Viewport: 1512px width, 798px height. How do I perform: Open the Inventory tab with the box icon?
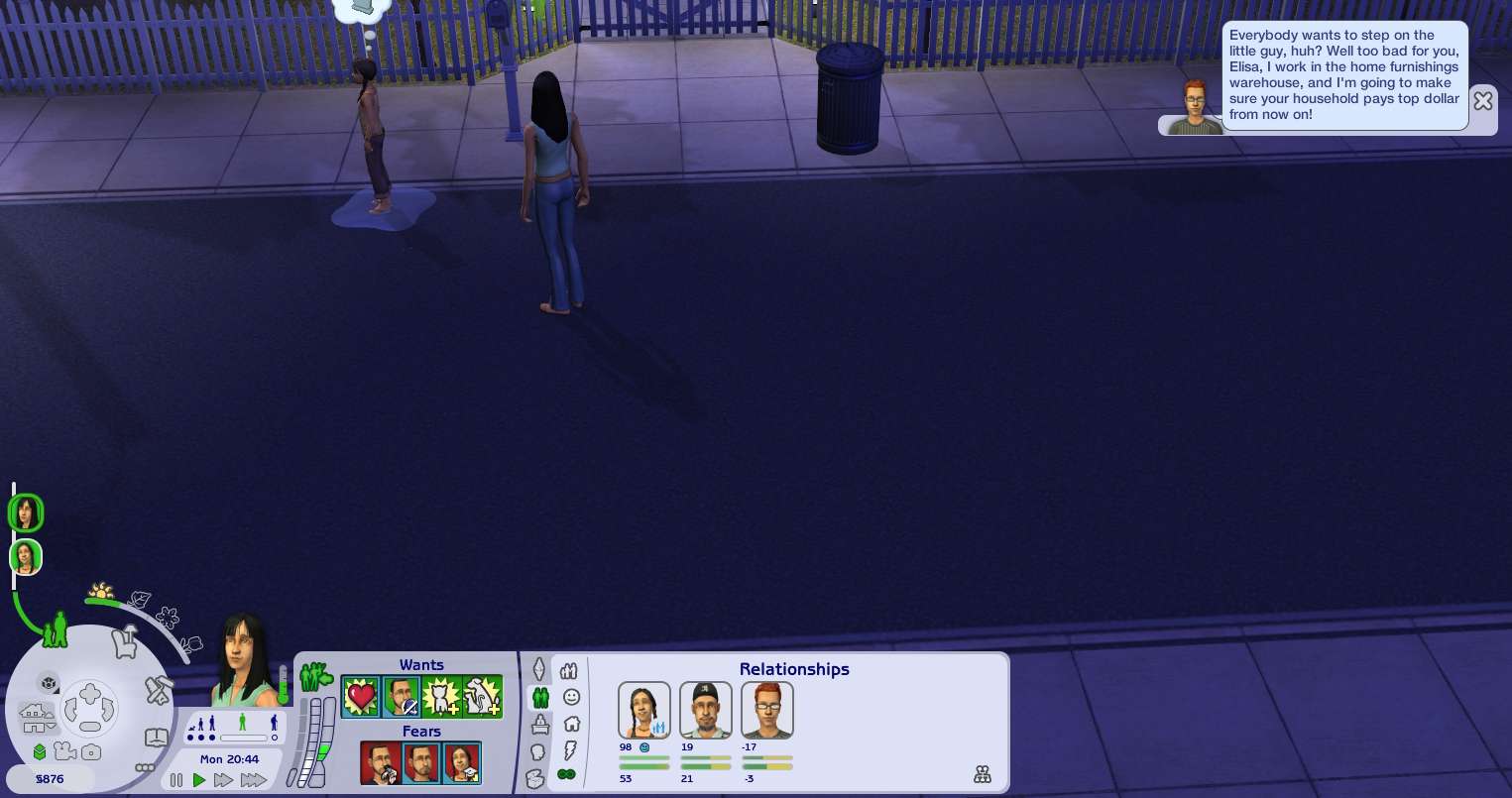536,778
